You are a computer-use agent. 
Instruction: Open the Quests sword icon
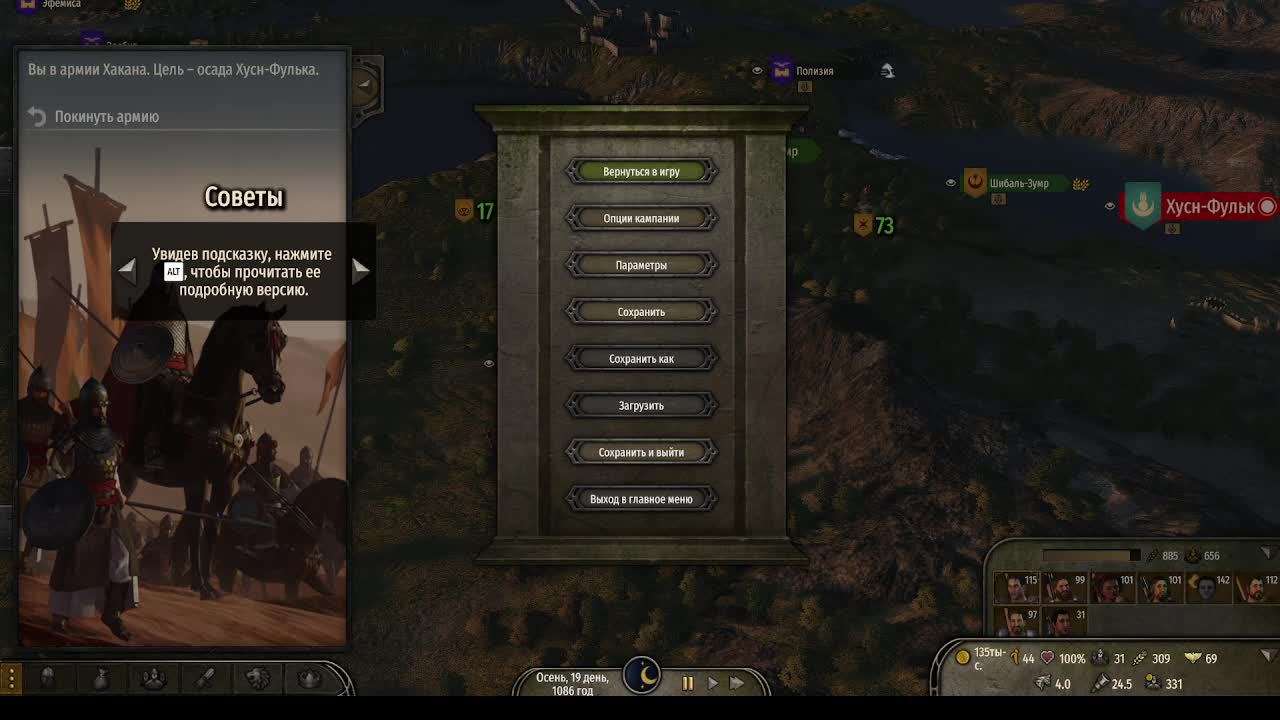[x=205, y=677]
